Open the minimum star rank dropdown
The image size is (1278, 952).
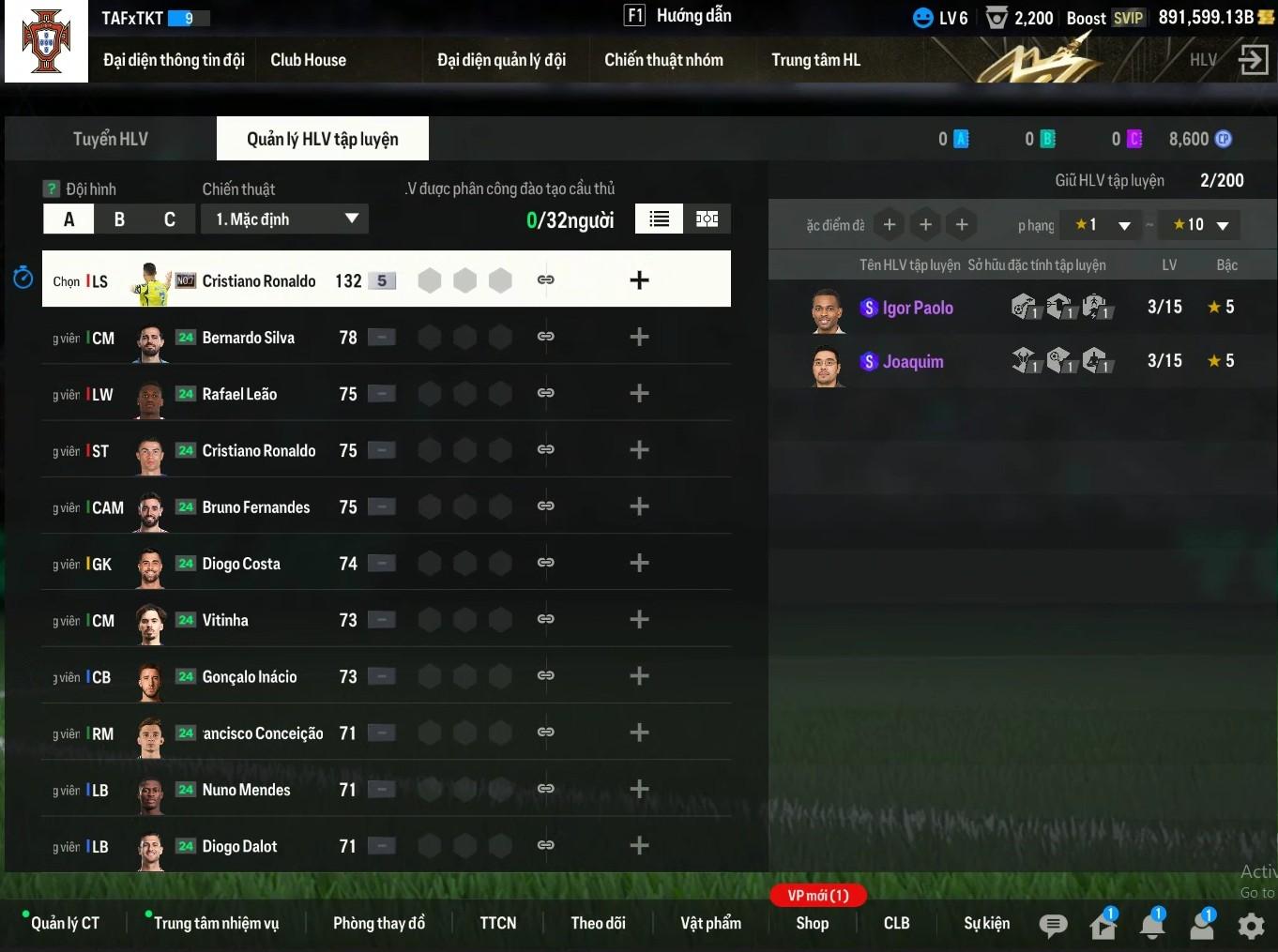(1102, 225)
